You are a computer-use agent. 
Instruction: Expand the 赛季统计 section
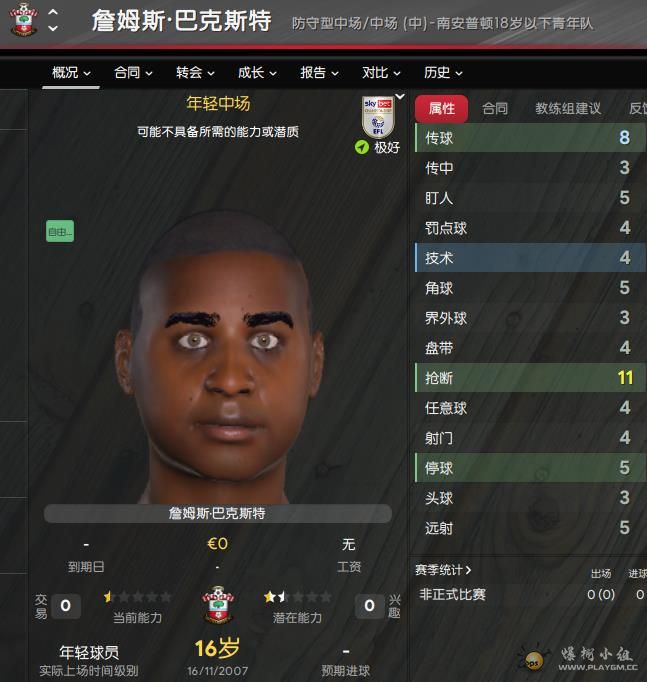click(444, 570)
